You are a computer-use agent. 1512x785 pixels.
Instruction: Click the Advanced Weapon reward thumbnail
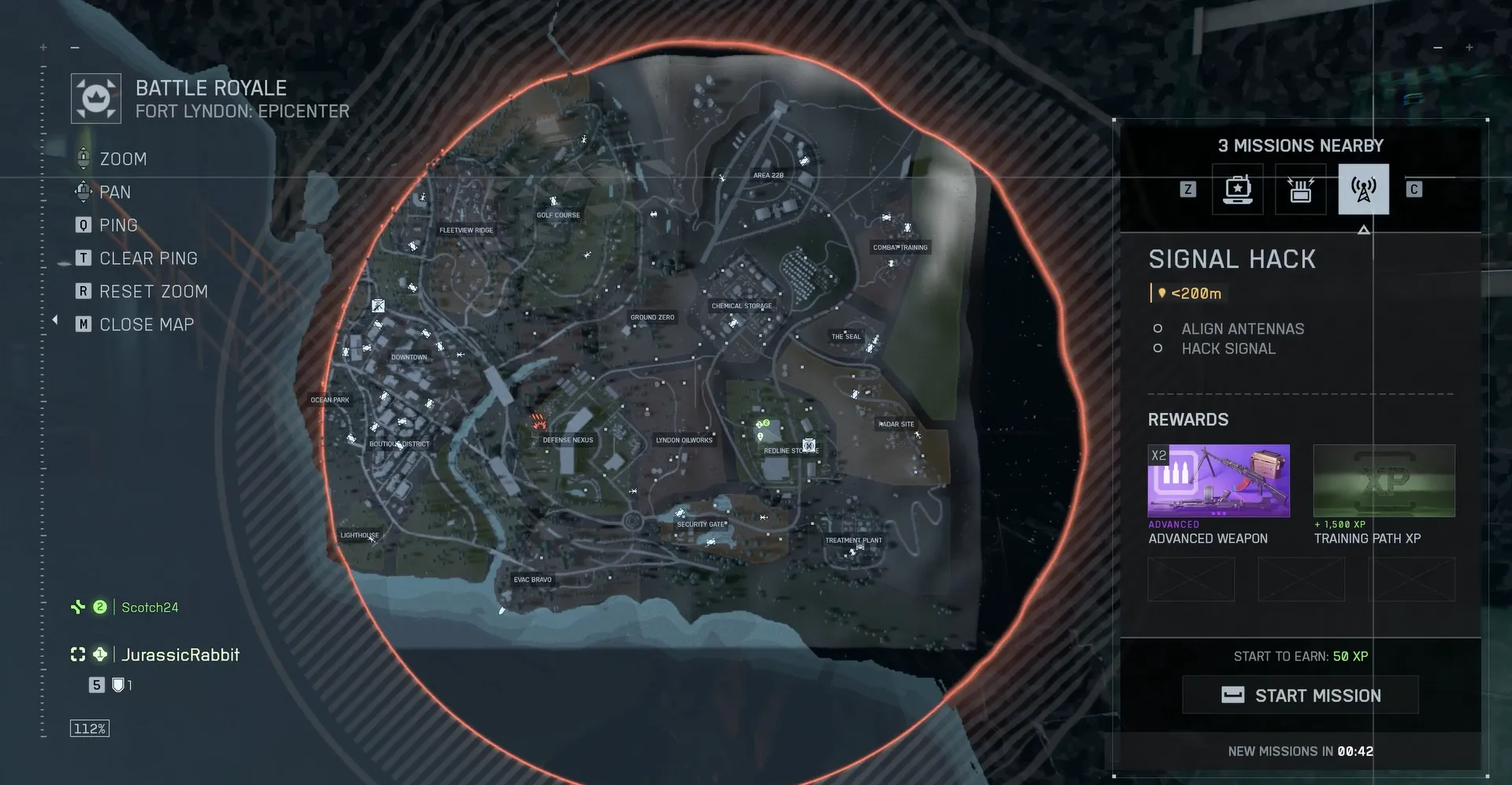click(x=1218, y=480)
